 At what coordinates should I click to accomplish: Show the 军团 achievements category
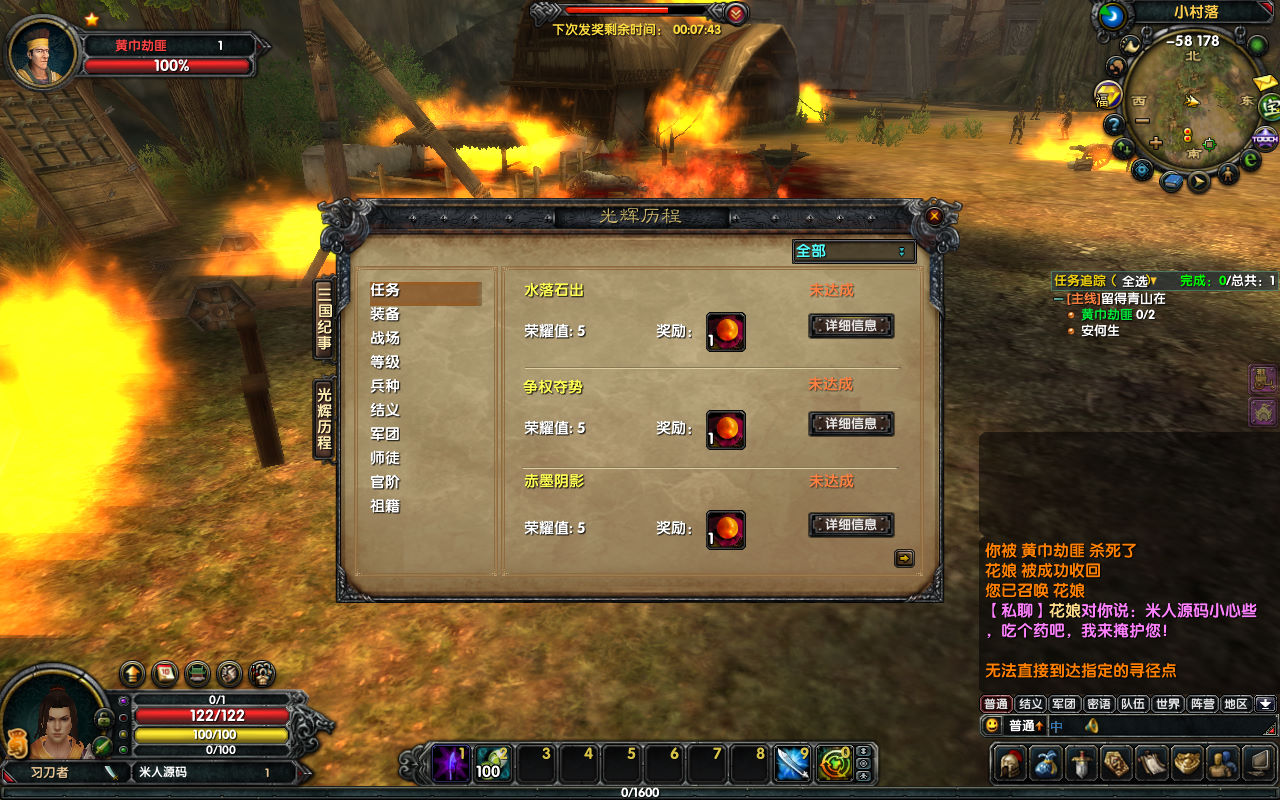pos(386,434)
